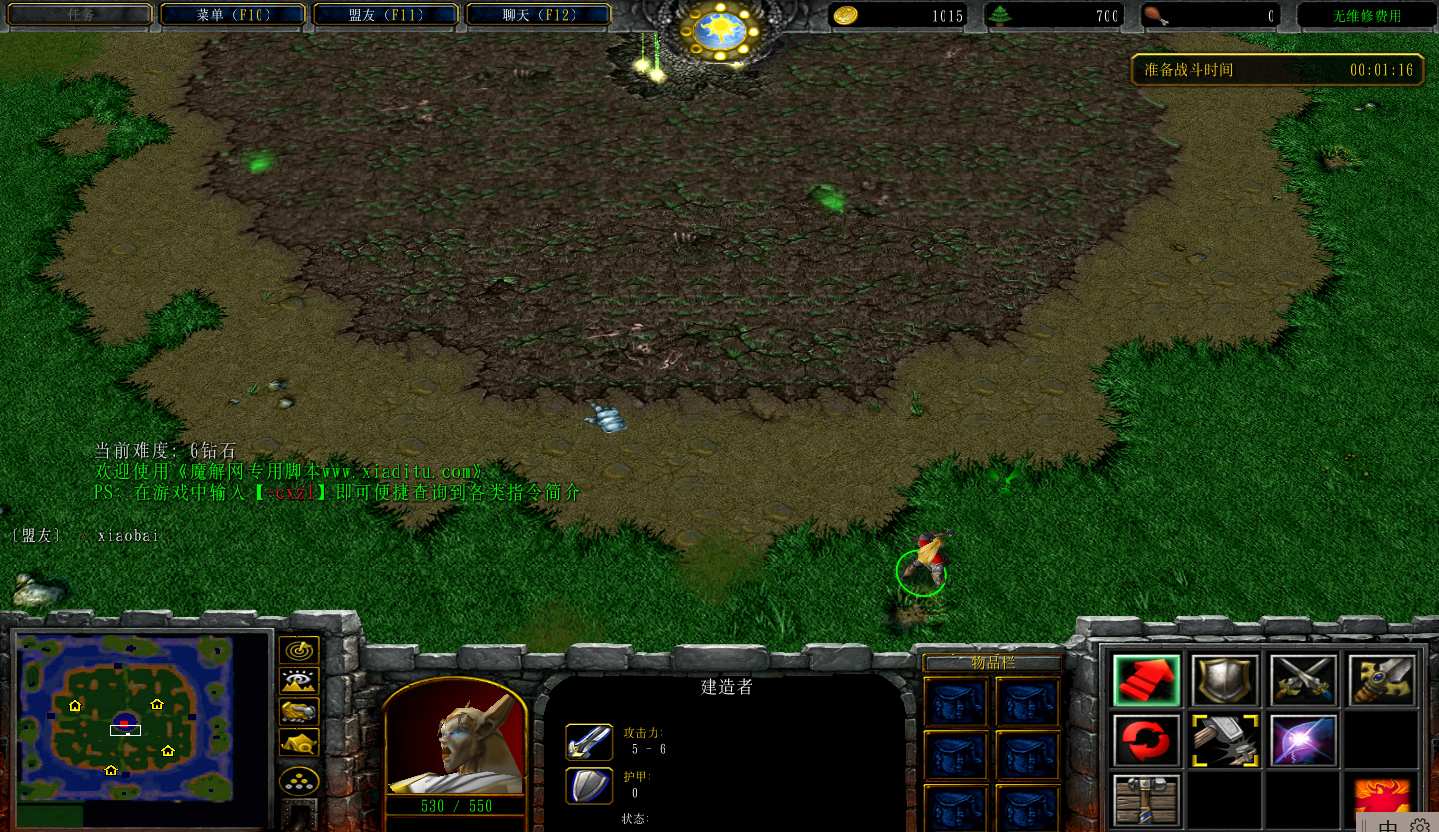Open the 菜单 (F10) game menu
This screenshot has height=832, width=1439.
[x=234, y=15]
